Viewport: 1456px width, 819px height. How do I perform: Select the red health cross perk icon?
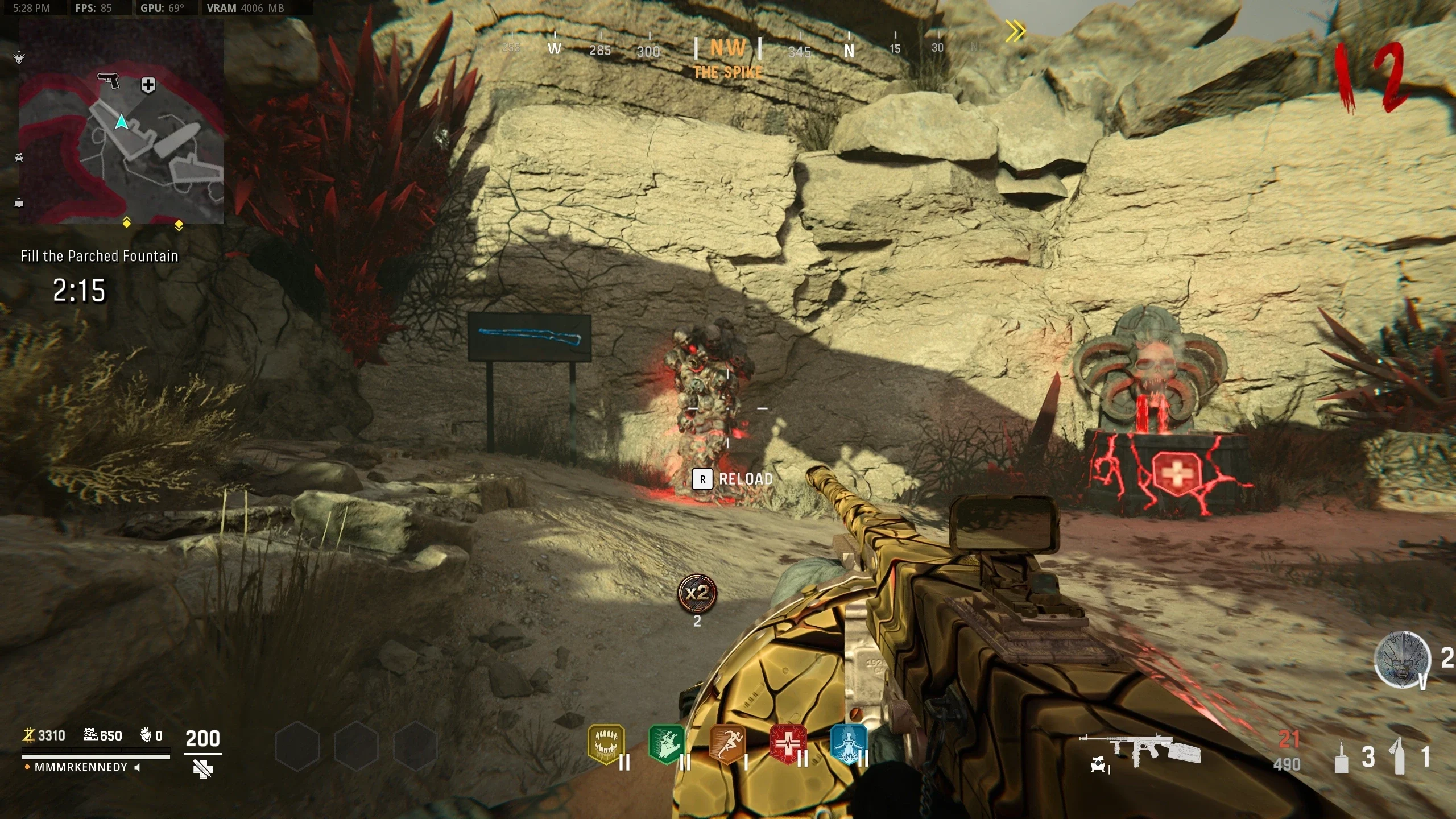coord(788,744)
